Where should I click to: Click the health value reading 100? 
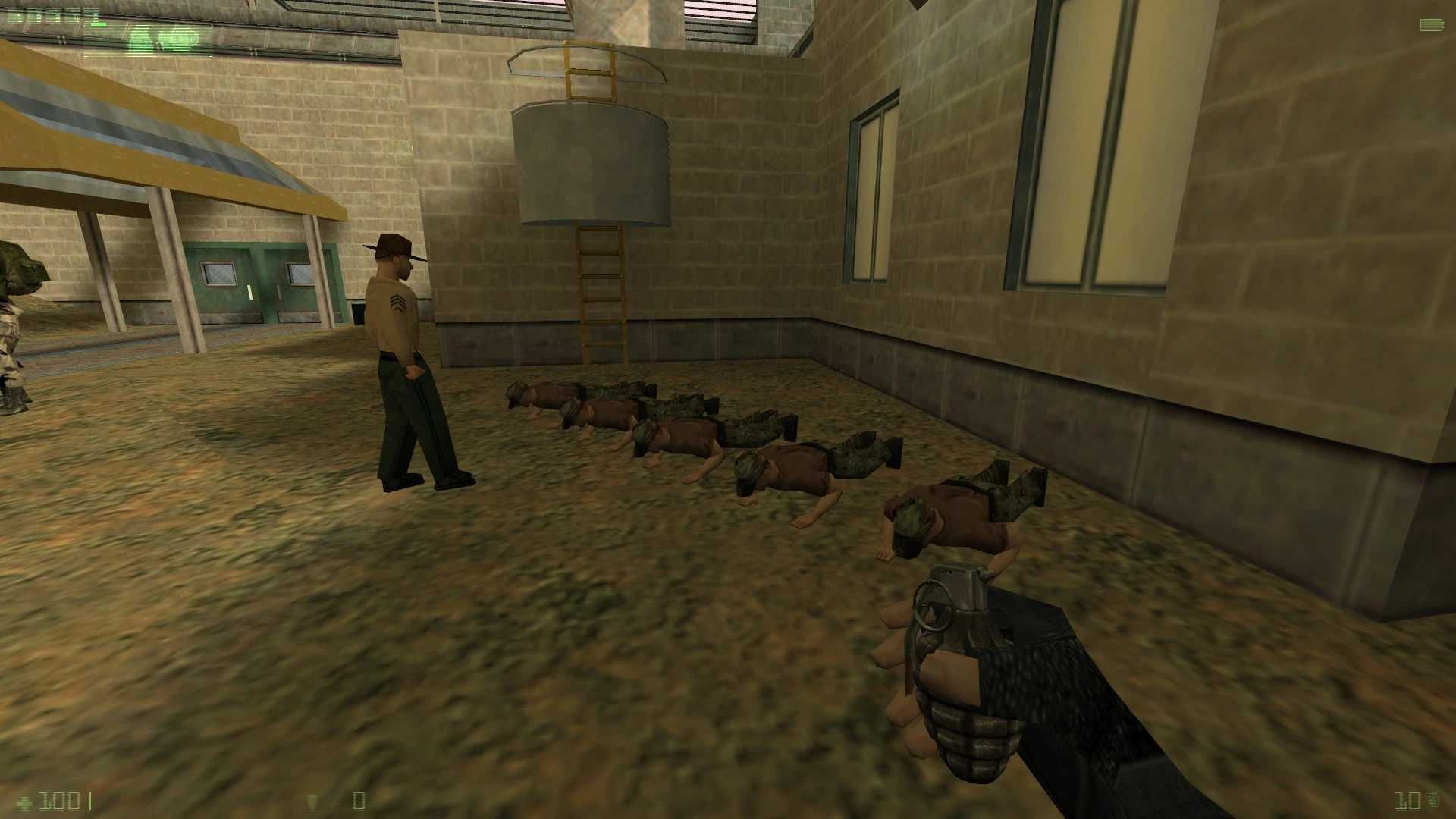59,802
